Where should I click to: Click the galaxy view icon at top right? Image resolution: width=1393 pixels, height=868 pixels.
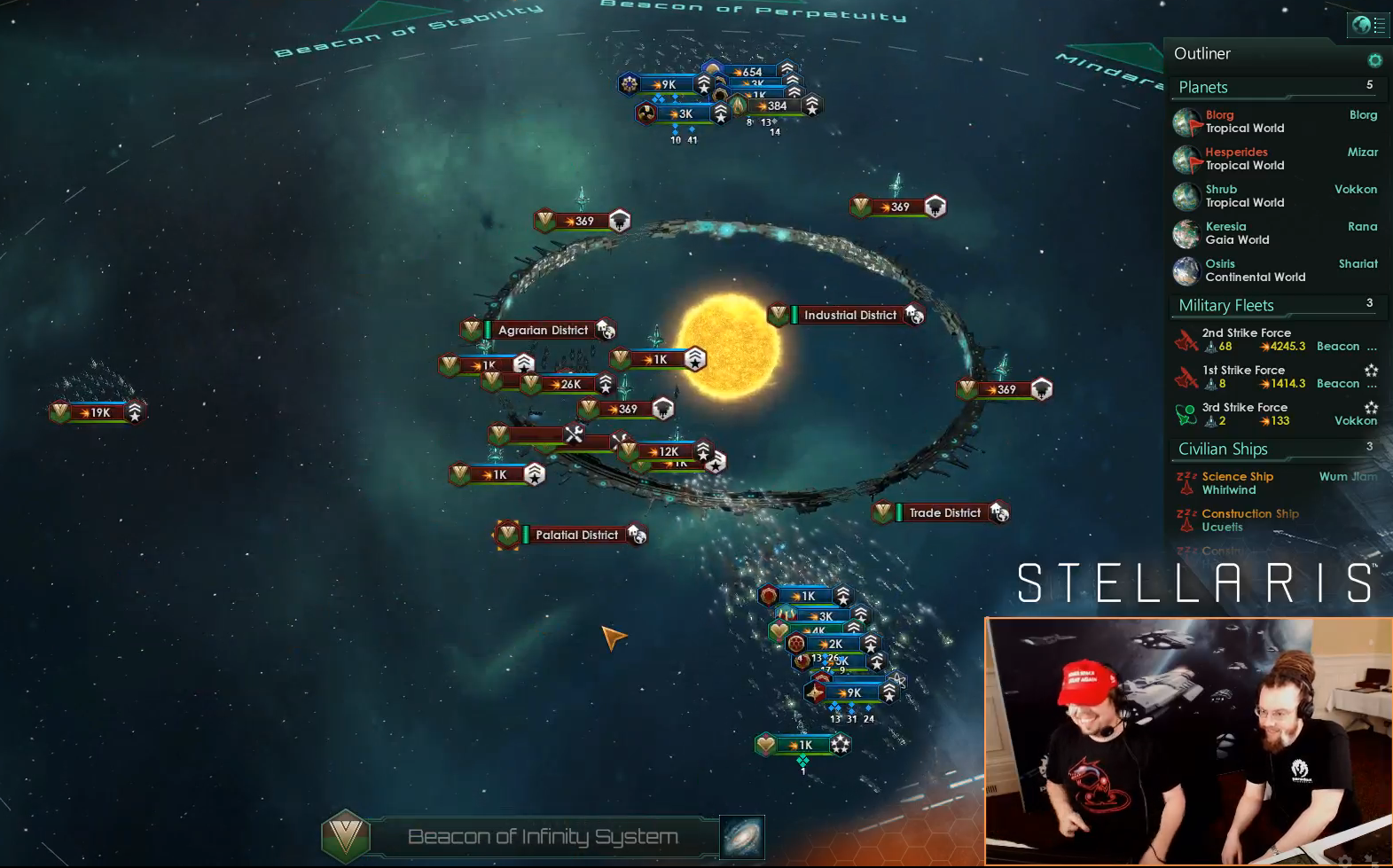point(1360,26)
